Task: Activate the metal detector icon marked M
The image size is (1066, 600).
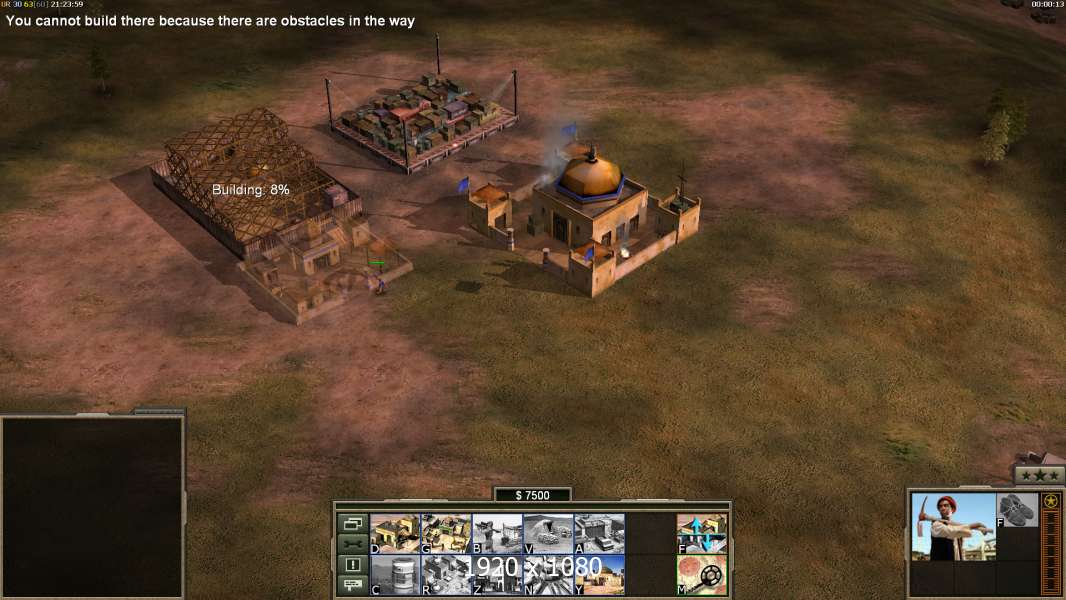Action: pyautogui.click(x=702, y=575)
